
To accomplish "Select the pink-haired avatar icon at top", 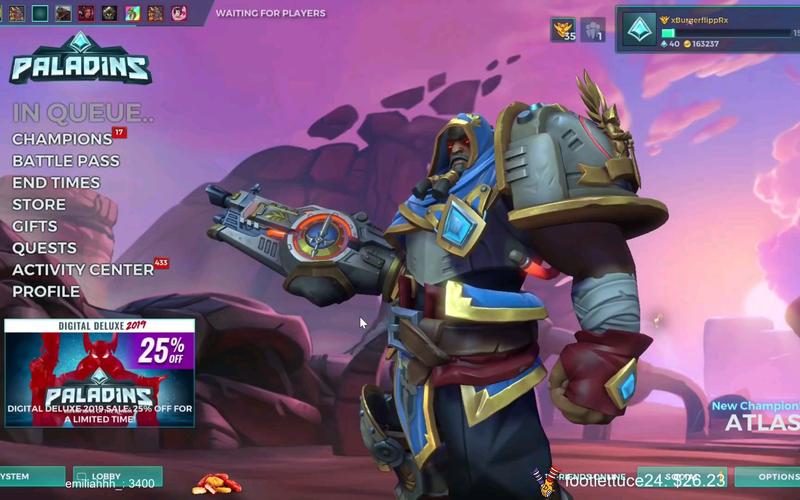I will (x=179, y=13).
